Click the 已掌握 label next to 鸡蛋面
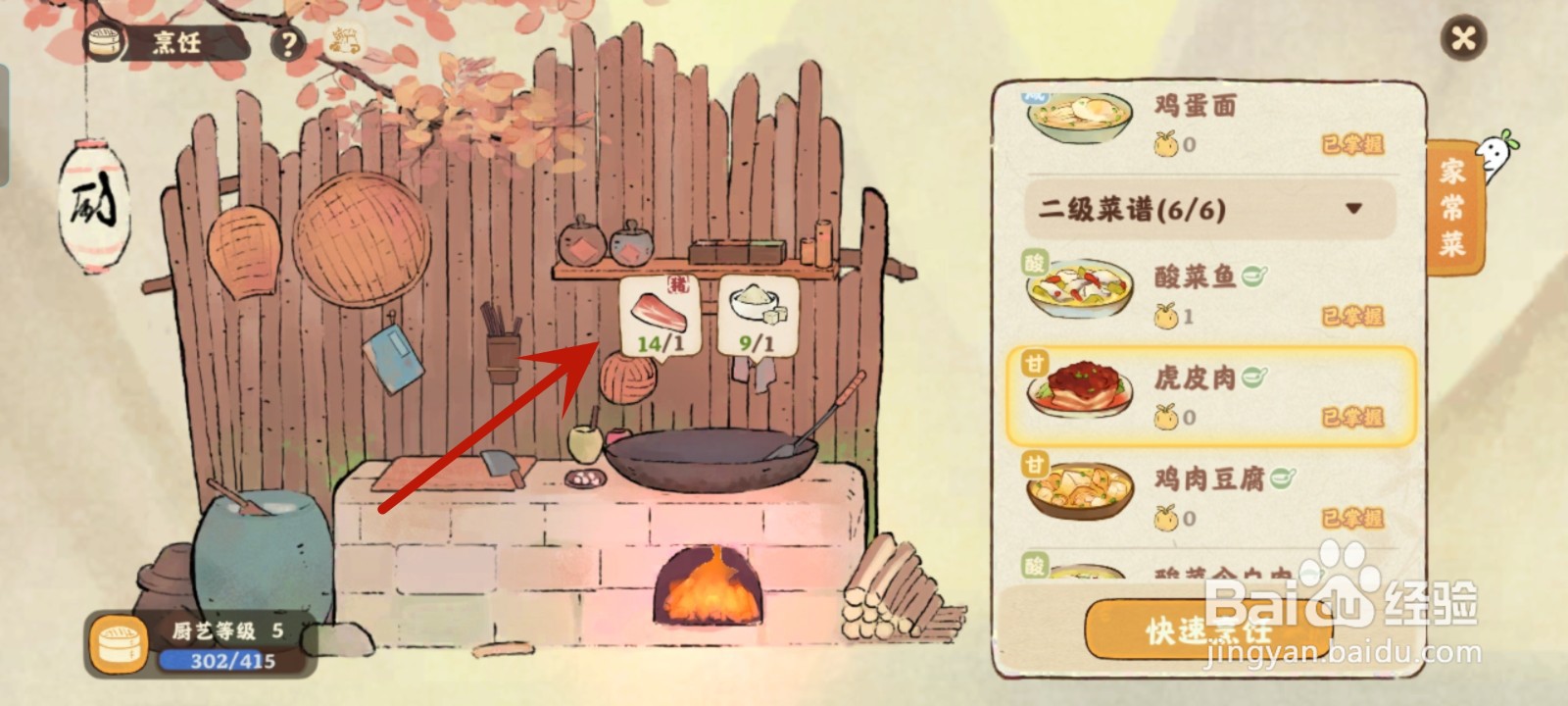This screenshot has width=1568, height=706. 1350,142
